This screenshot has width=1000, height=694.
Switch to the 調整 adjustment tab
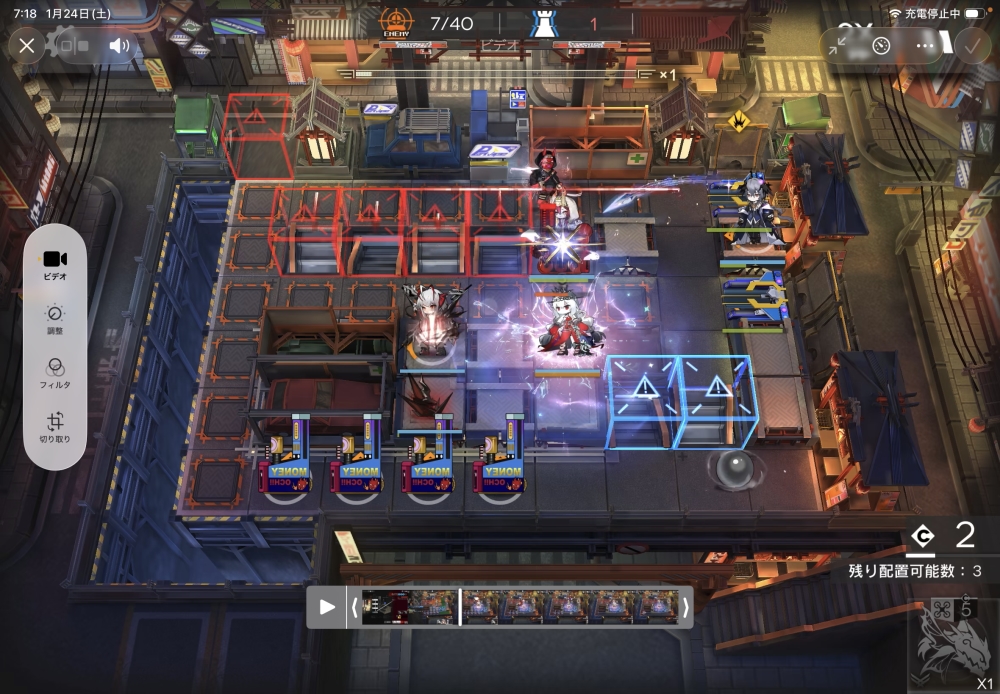coord(55,318)
